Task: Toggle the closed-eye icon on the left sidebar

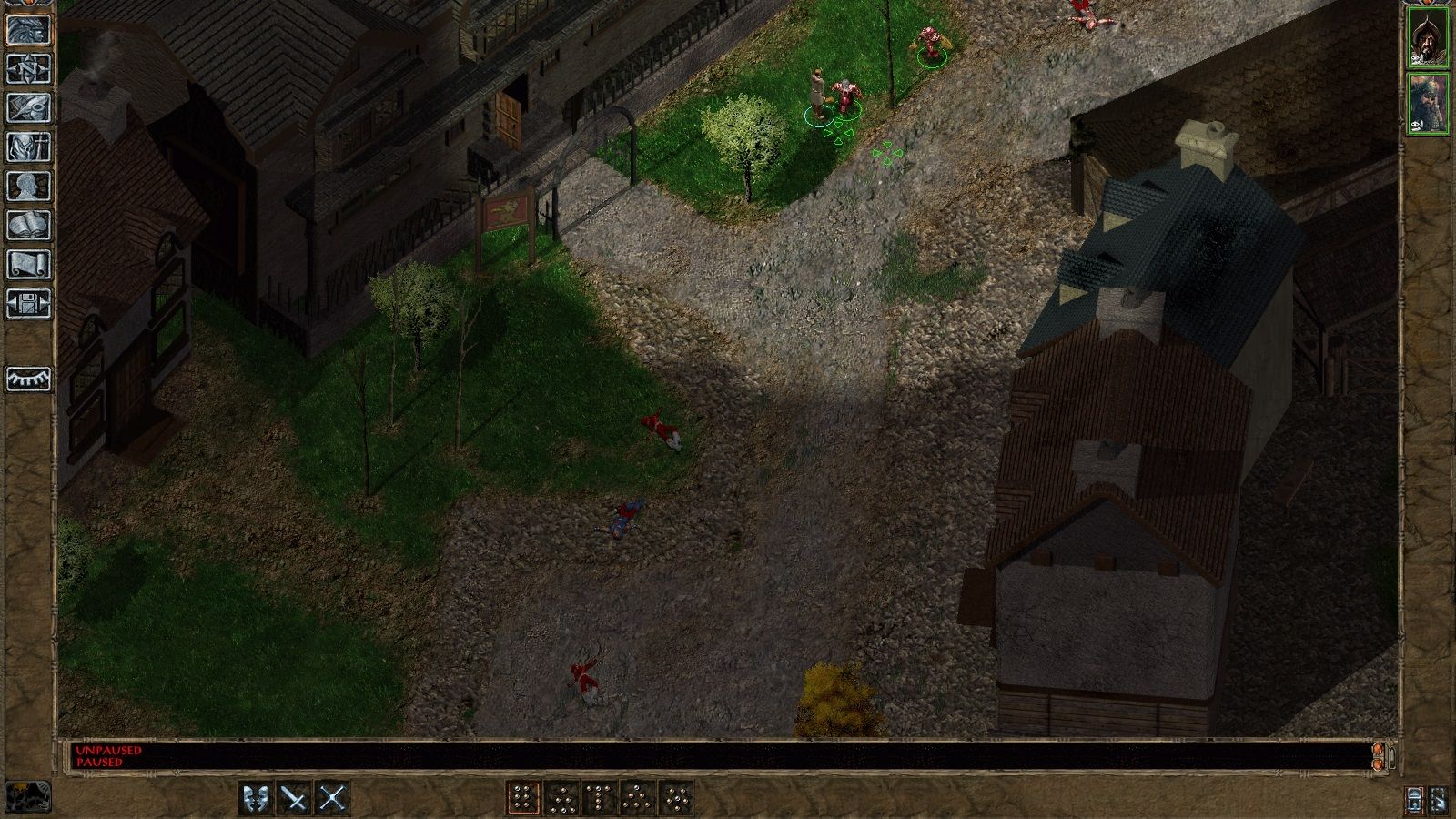Action: (28, 379)
